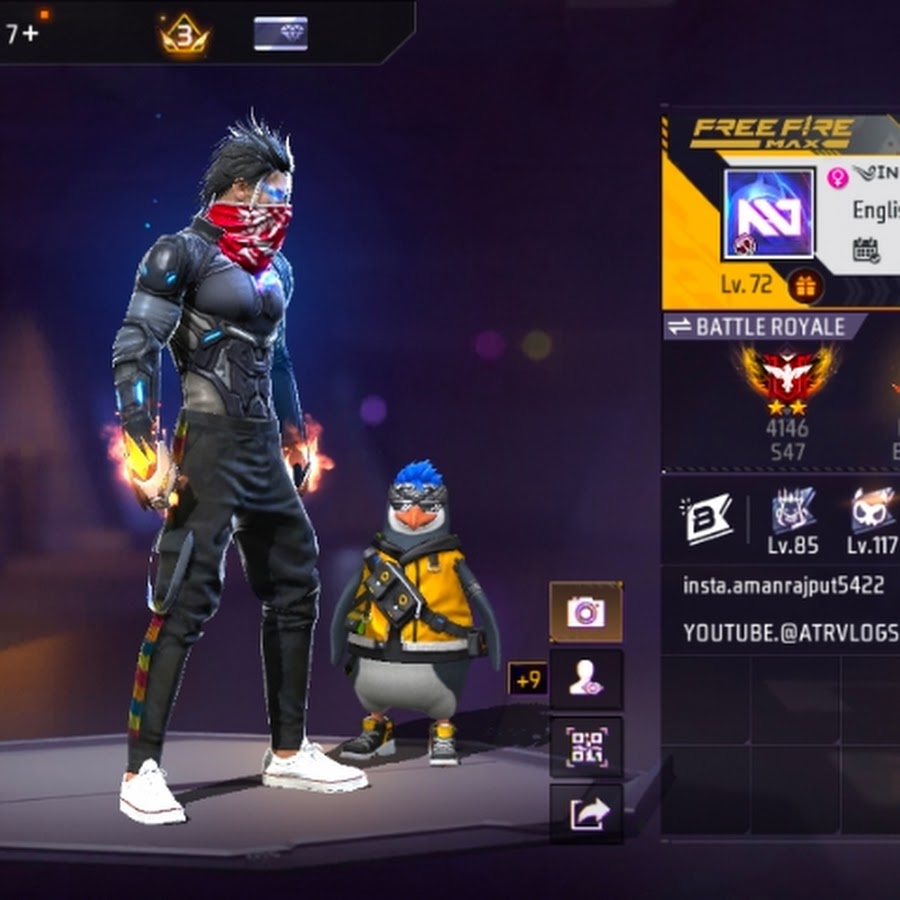Click the +9 extra items badge
This screenshot has width=900, height=900.
coord(527,680)
